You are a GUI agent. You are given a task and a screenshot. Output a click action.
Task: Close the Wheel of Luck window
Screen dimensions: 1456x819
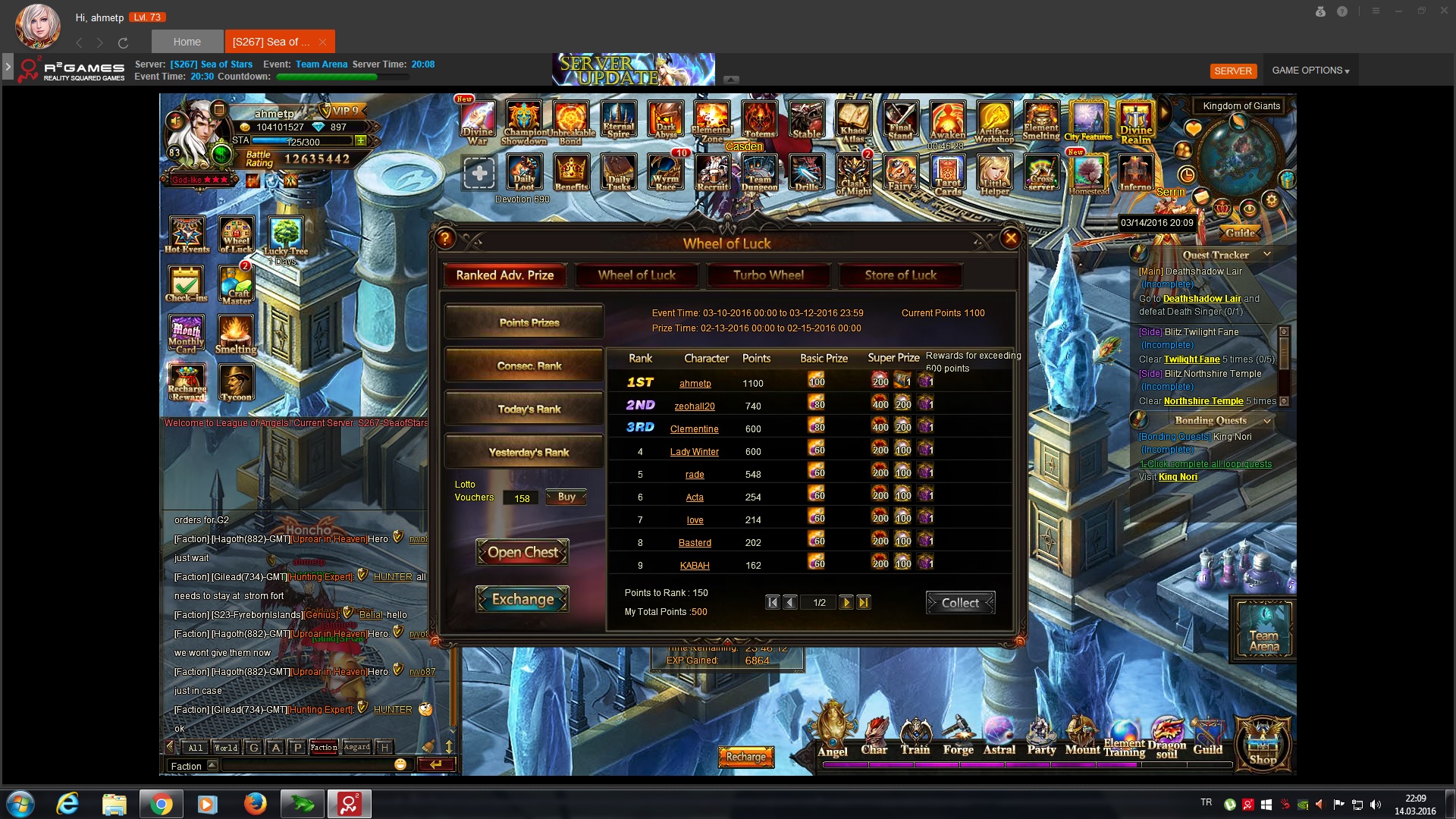1010,239
